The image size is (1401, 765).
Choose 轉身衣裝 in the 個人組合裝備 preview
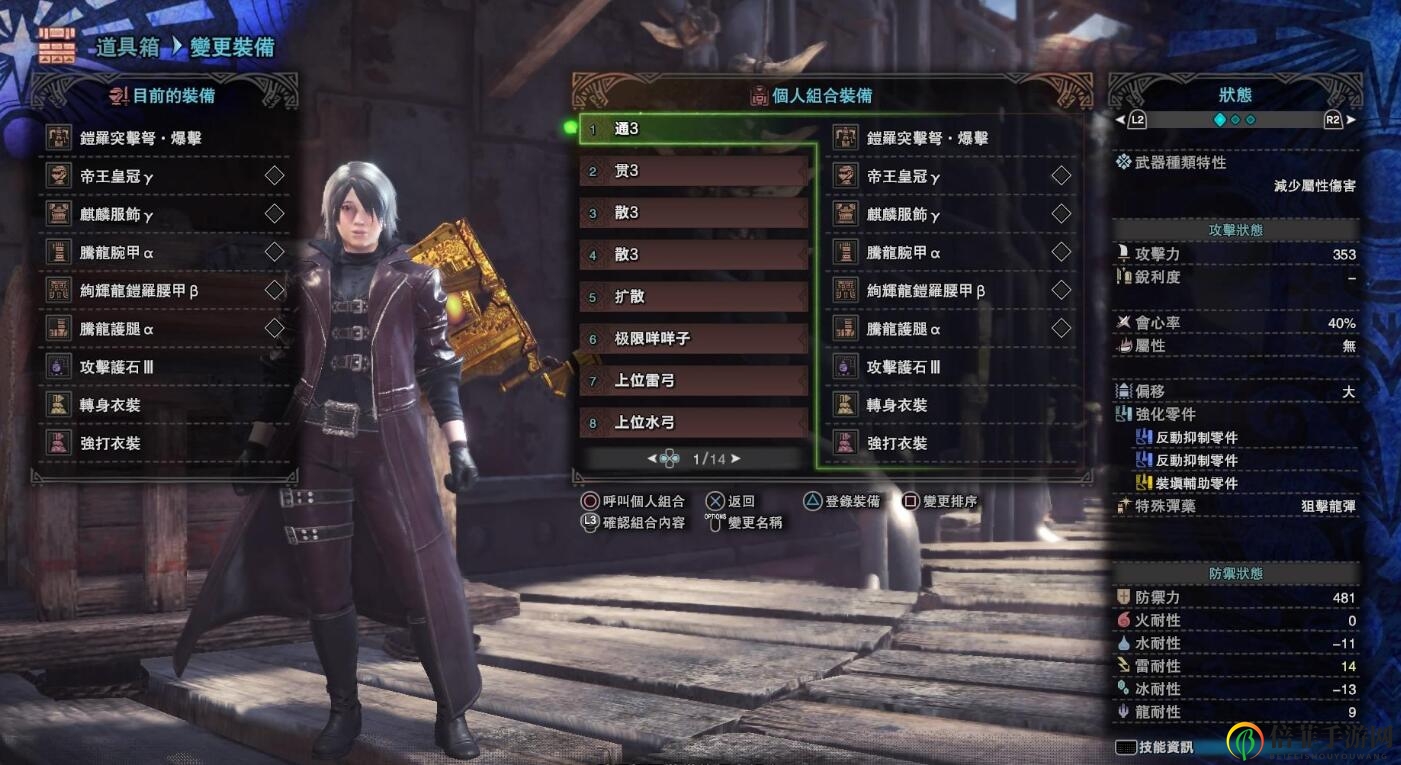coord(896,405)
